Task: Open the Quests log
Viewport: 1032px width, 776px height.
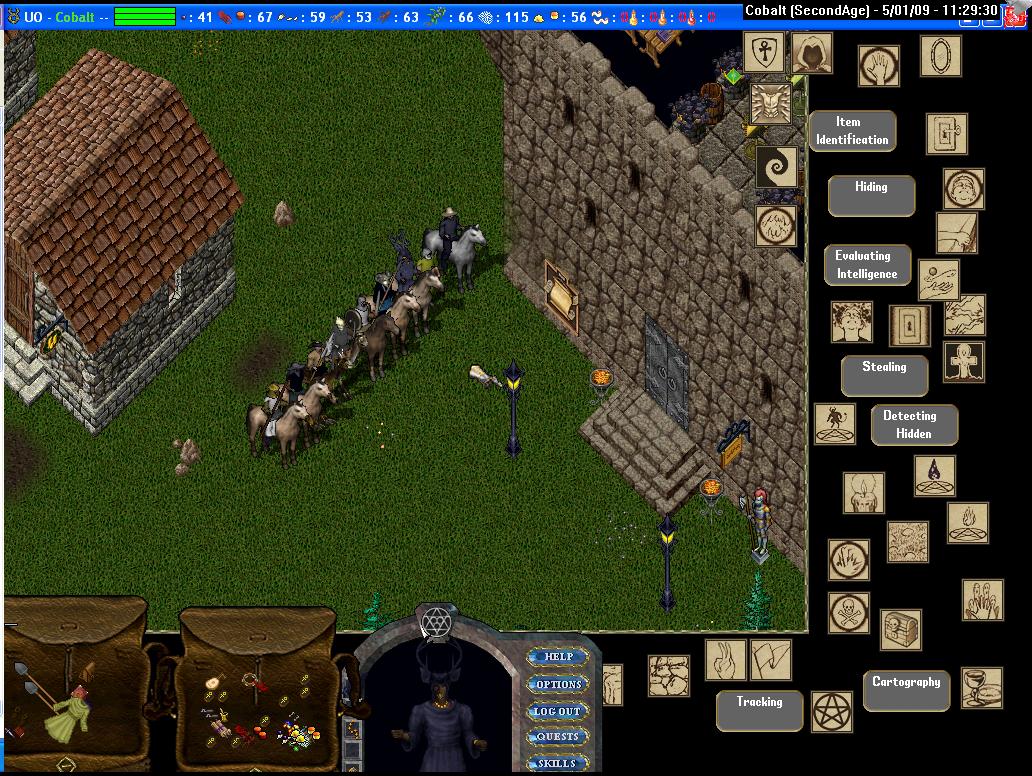Action: pos(558,737)
